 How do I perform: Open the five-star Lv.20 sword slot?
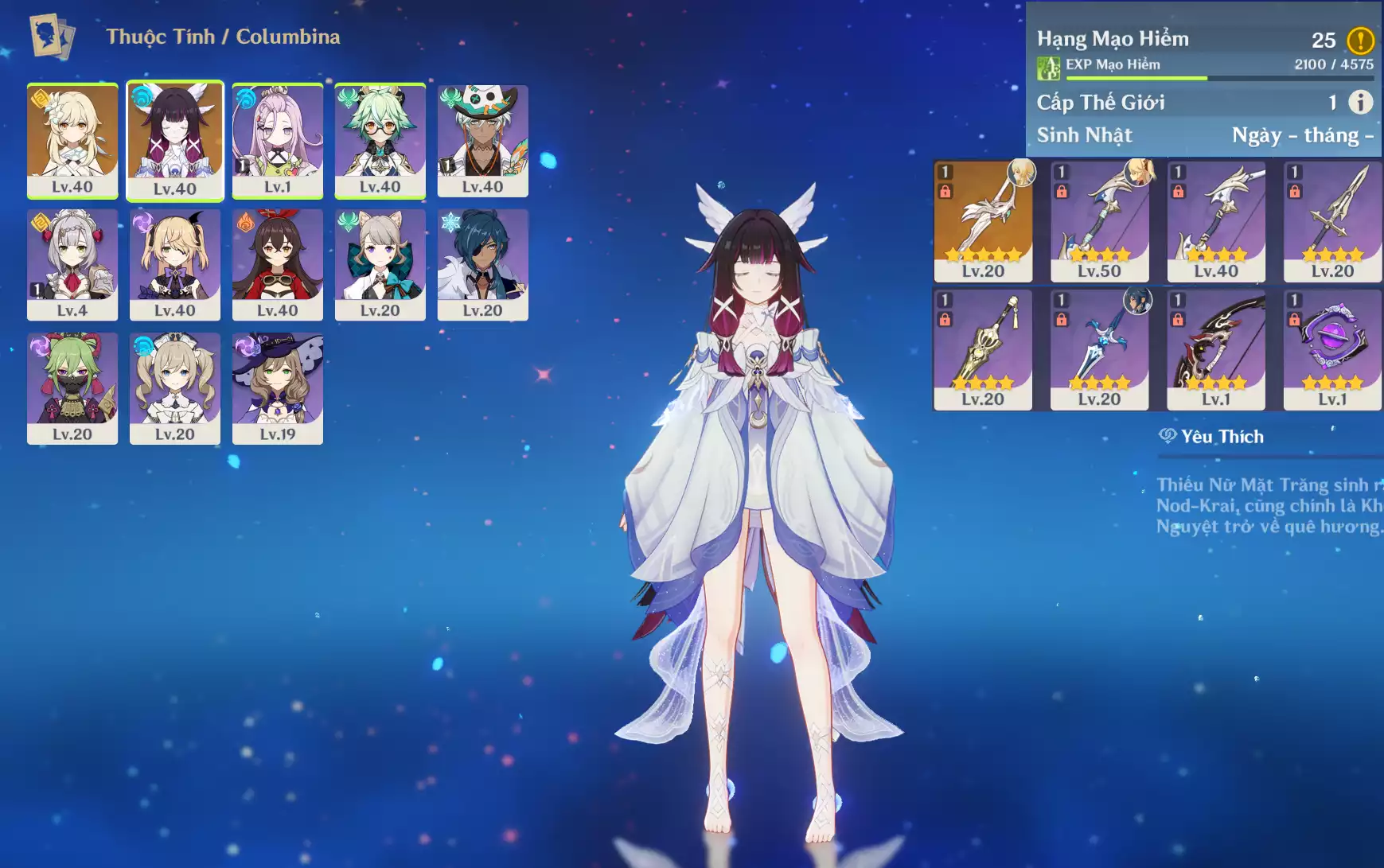(983, 220)
